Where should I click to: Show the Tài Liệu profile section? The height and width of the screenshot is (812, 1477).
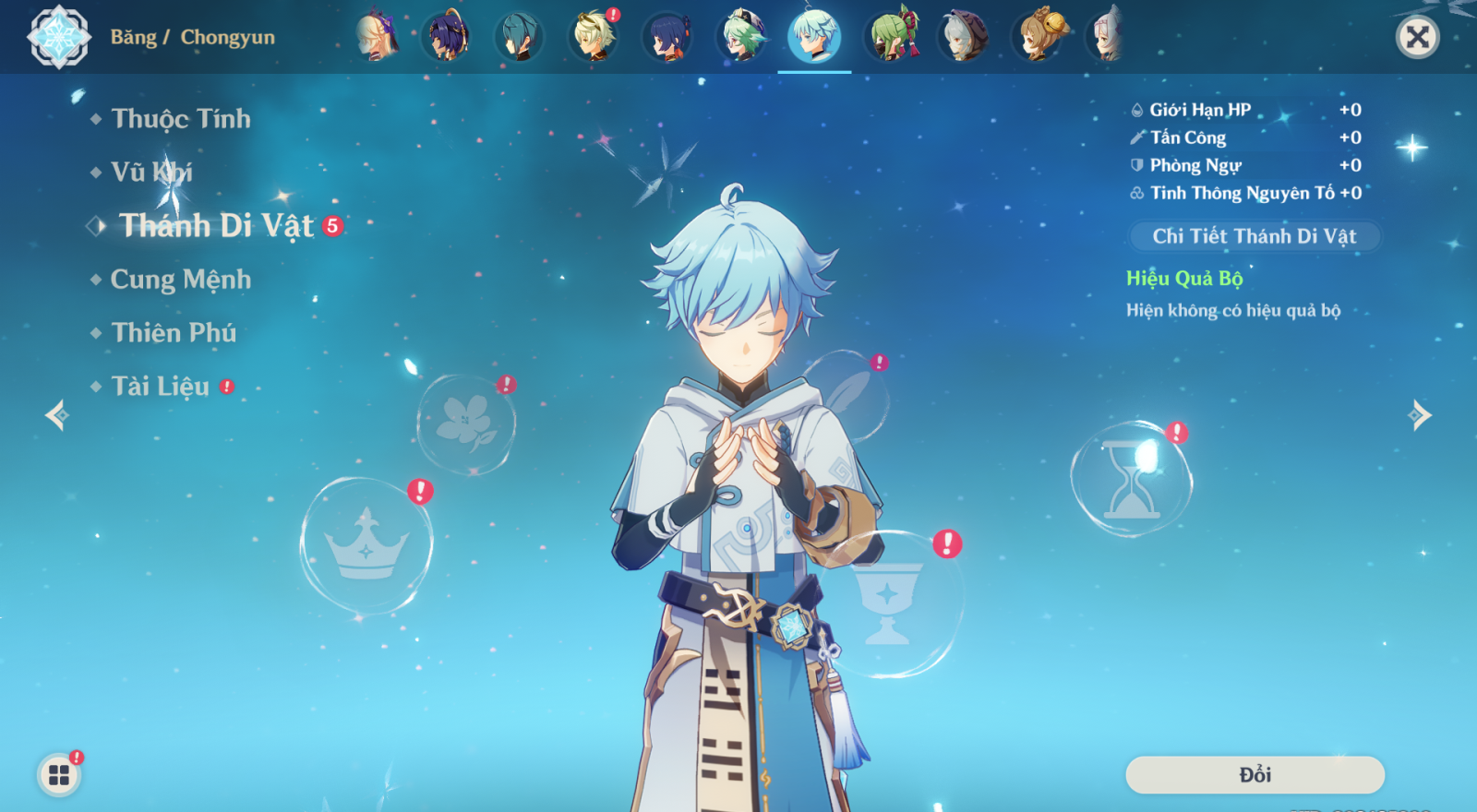click(161, 387)
